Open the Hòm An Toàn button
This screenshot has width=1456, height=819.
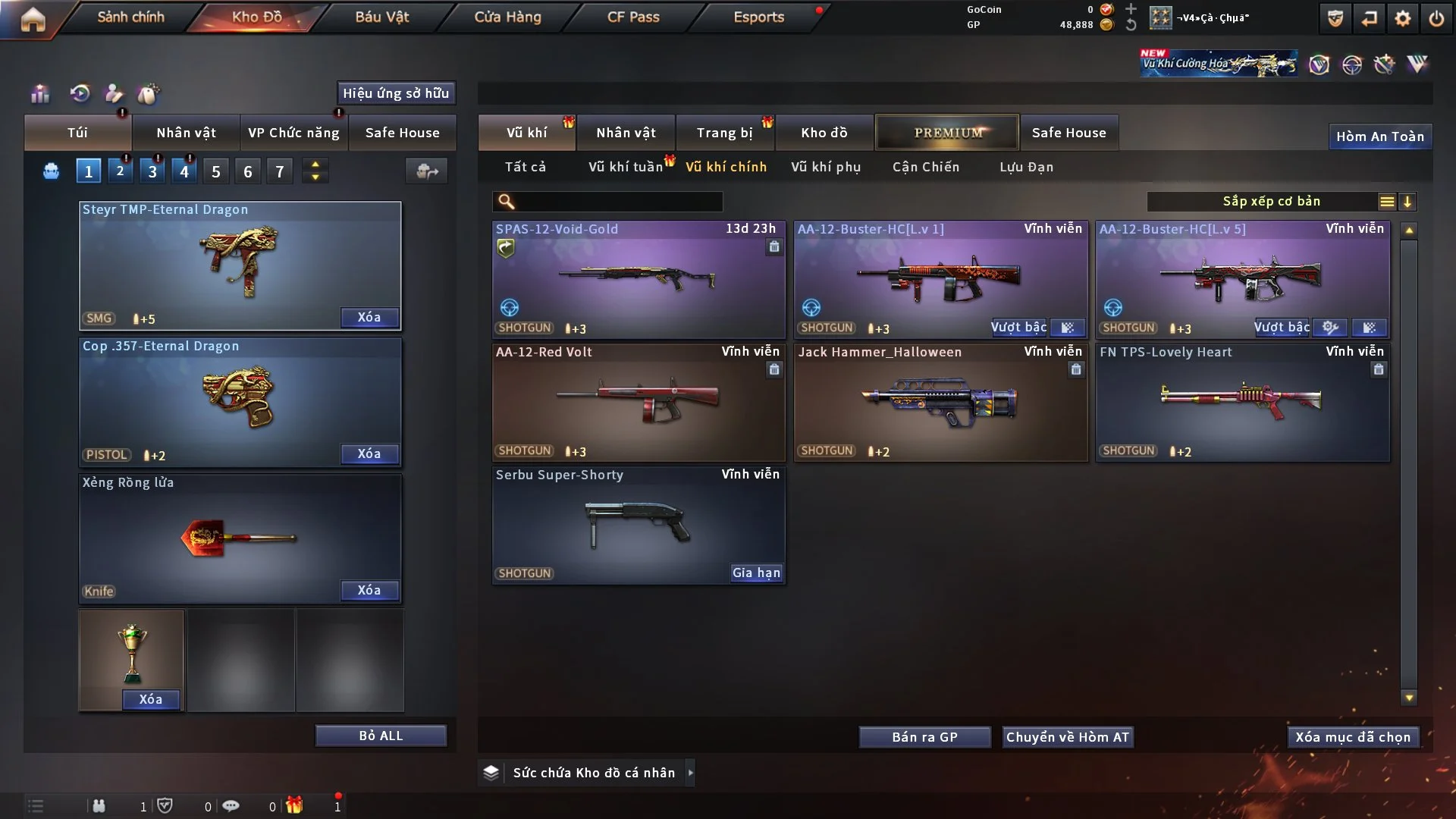[x=1380, y=136]
